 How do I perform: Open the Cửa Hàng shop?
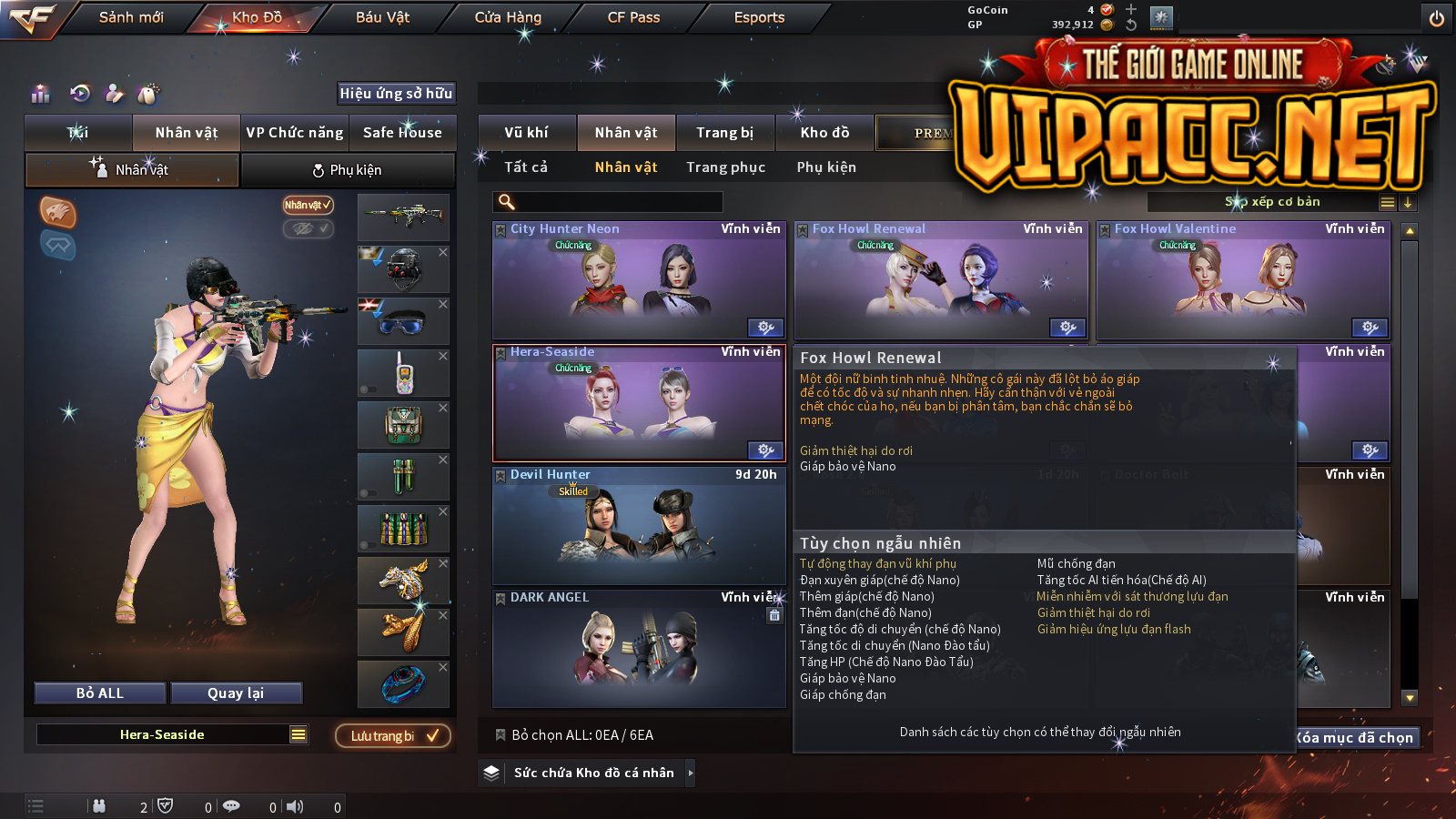pos(508,17)
